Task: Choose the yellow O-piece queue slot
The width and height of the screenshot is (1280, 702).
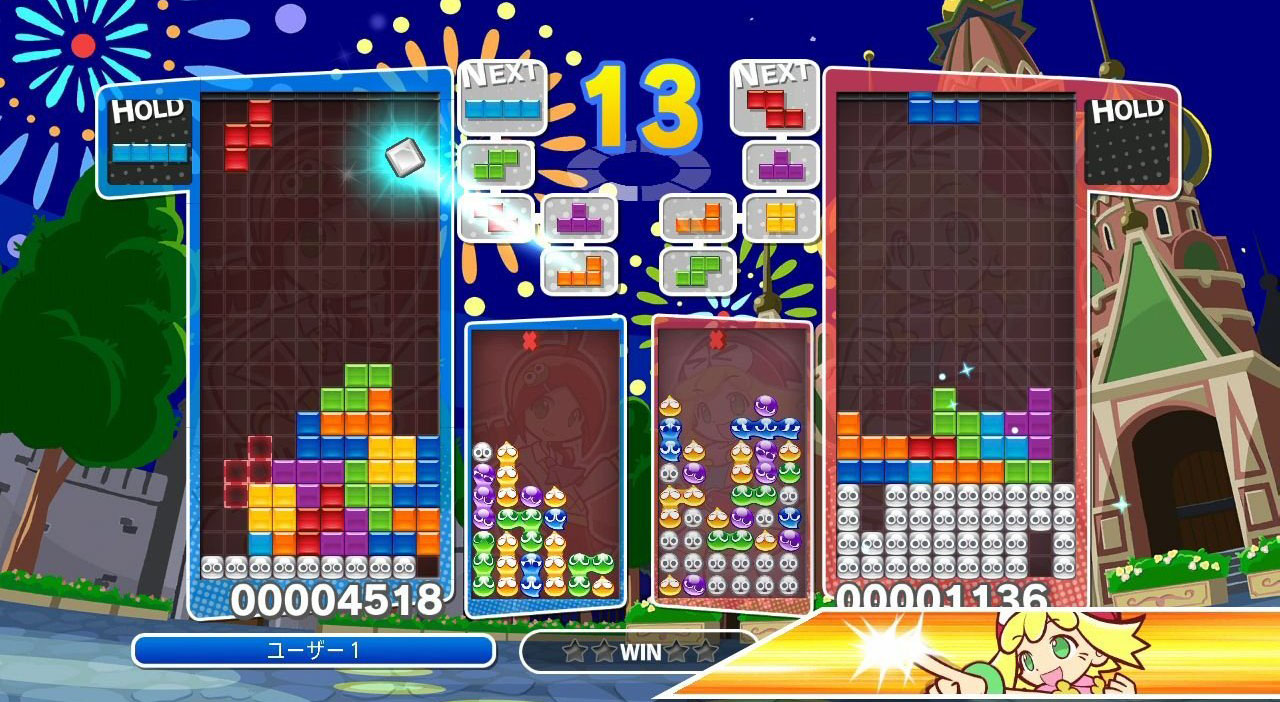Action: [x=781, y=217]
